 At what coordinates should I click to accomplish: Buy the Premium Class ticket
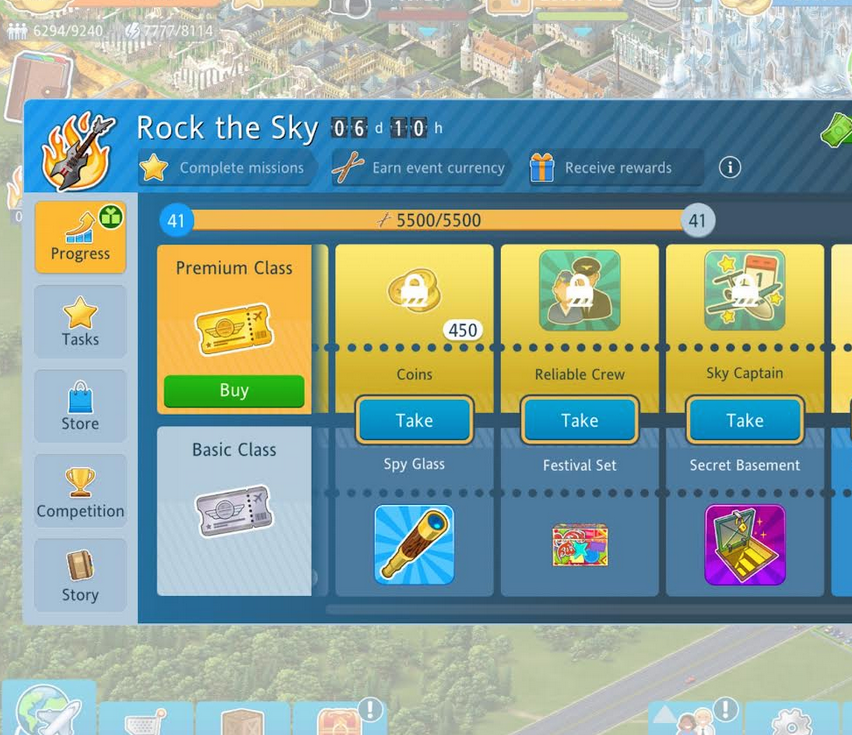[x=234, y=390]
